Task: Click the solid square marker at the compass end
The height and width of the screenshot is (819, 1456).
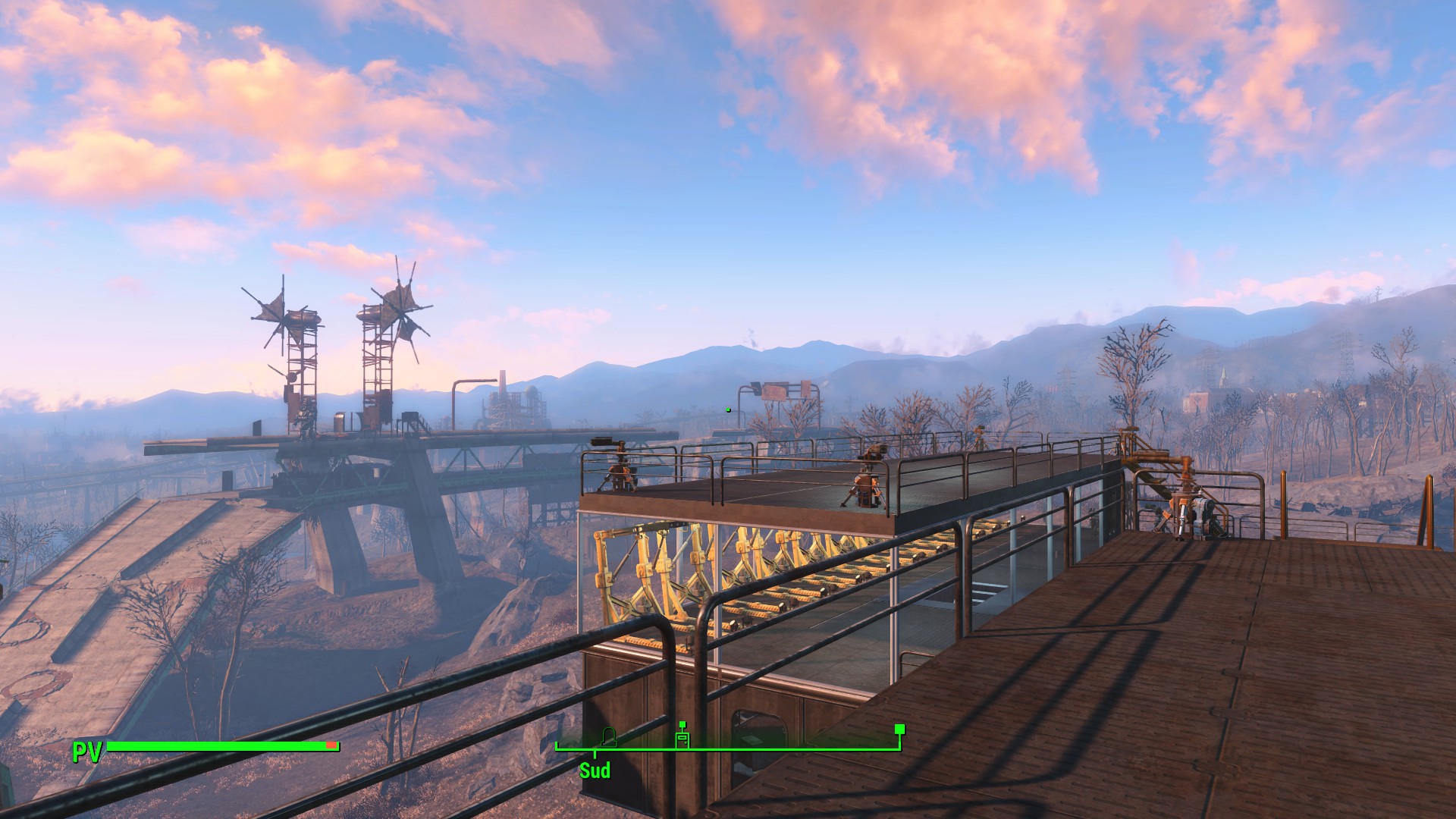Action: pyautogui.click(x=899, y=730)
